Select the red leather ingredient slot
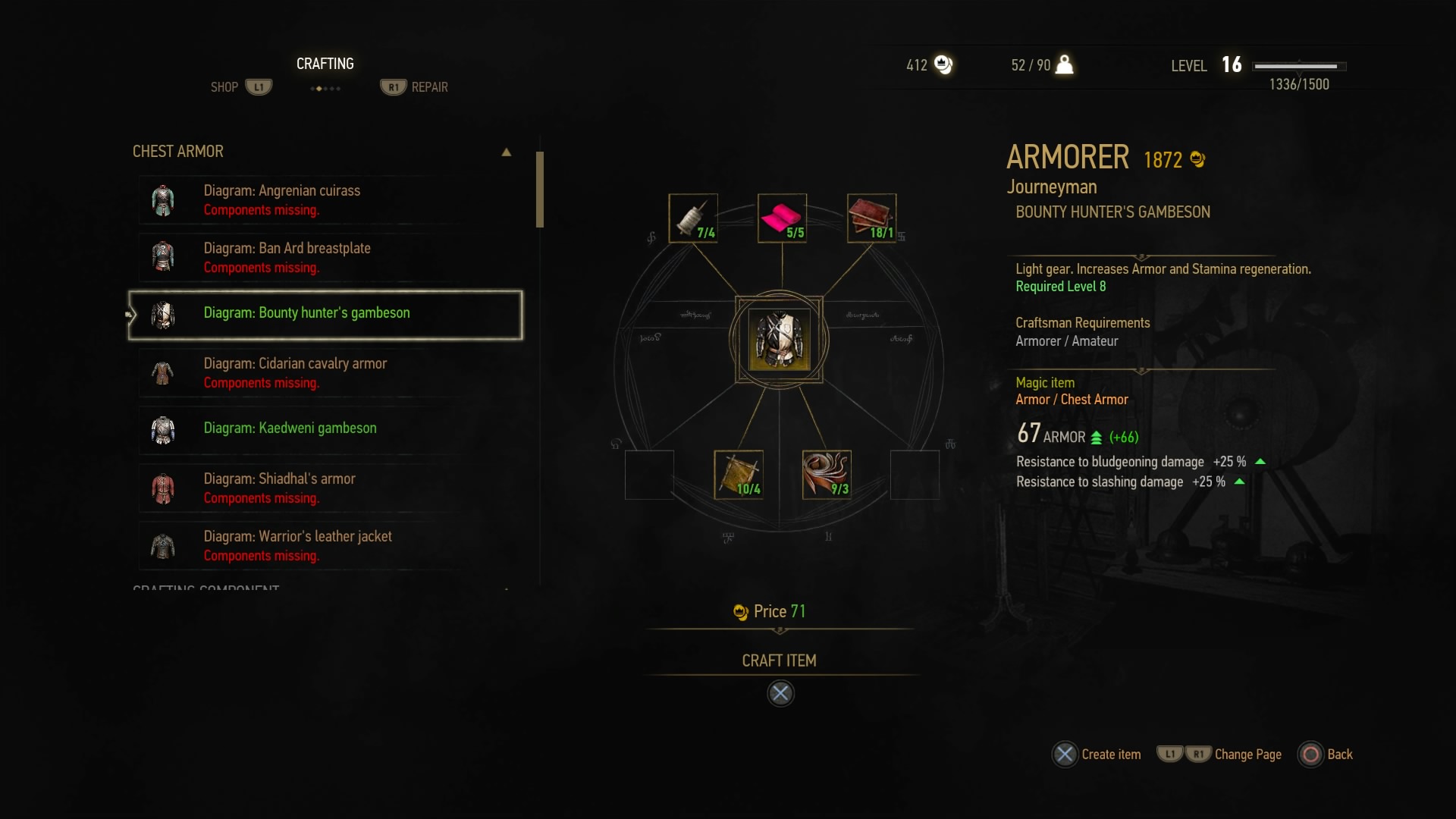This screenshot has width=1456, height=819. click(x=871, y=218)
